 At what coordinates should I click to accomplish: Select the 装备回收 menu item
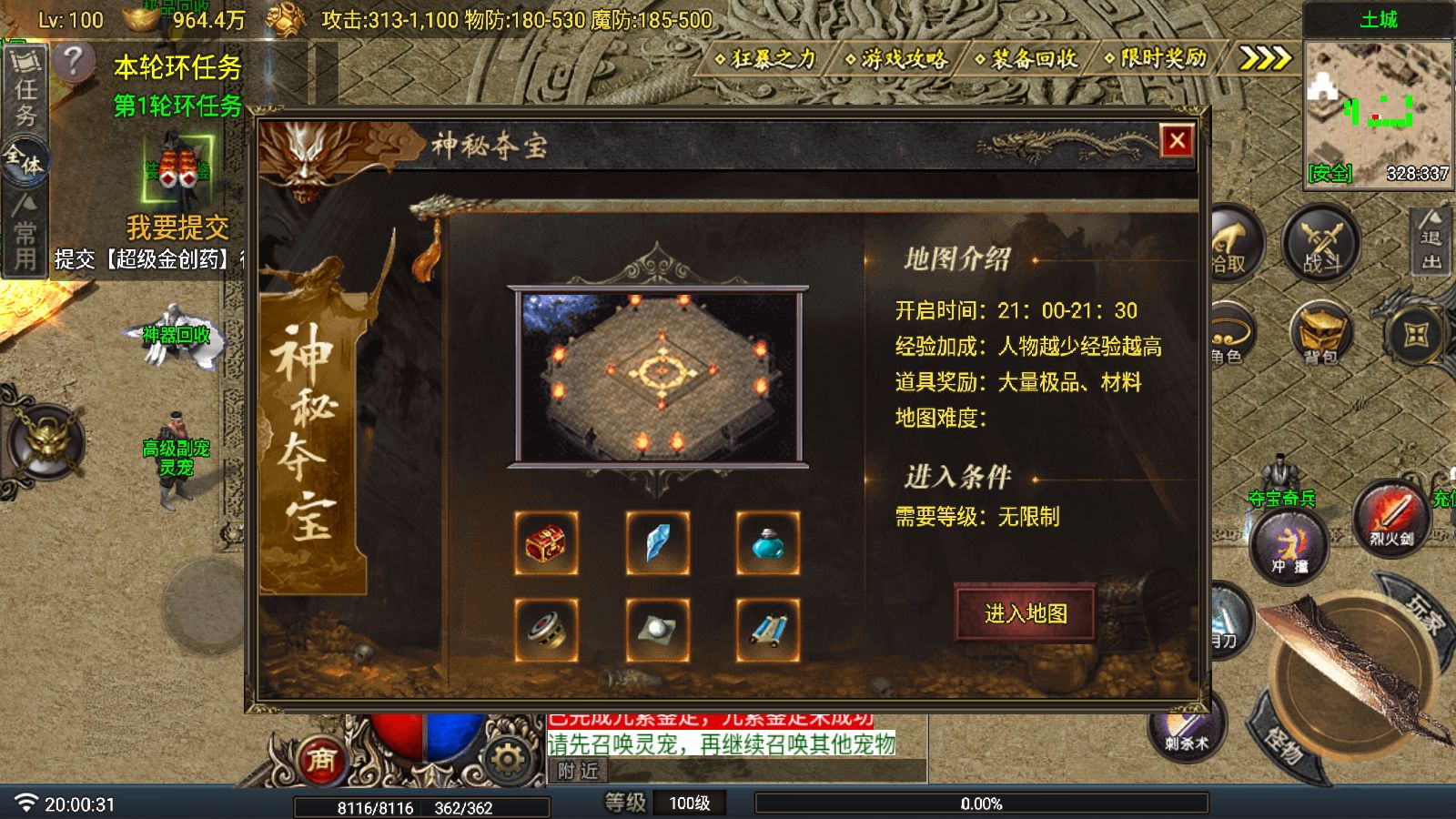tap(1030, 60)
